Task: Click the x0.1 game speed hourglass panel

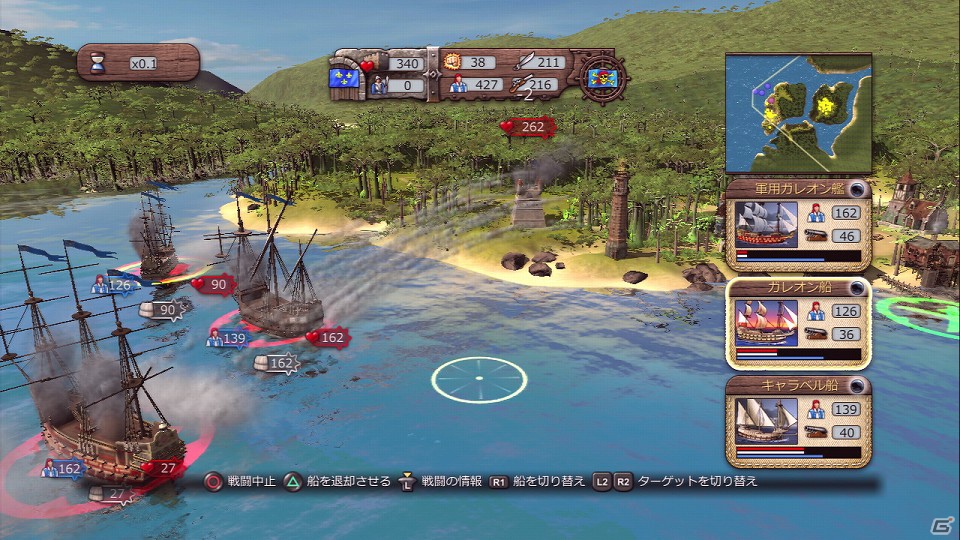Action: tap(137, 63)
